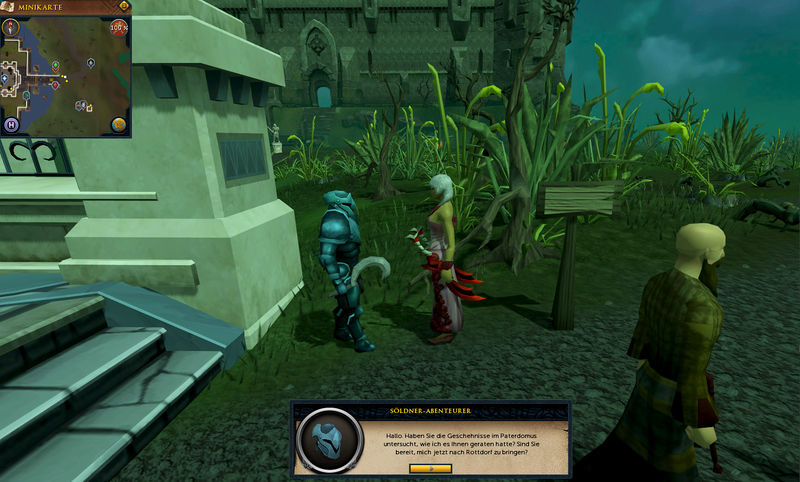The height and width of the screenshot is (482, 800).
Task: Continue the Söldner-Abenteurer dialogue
Action: click(x=431, y=468)
